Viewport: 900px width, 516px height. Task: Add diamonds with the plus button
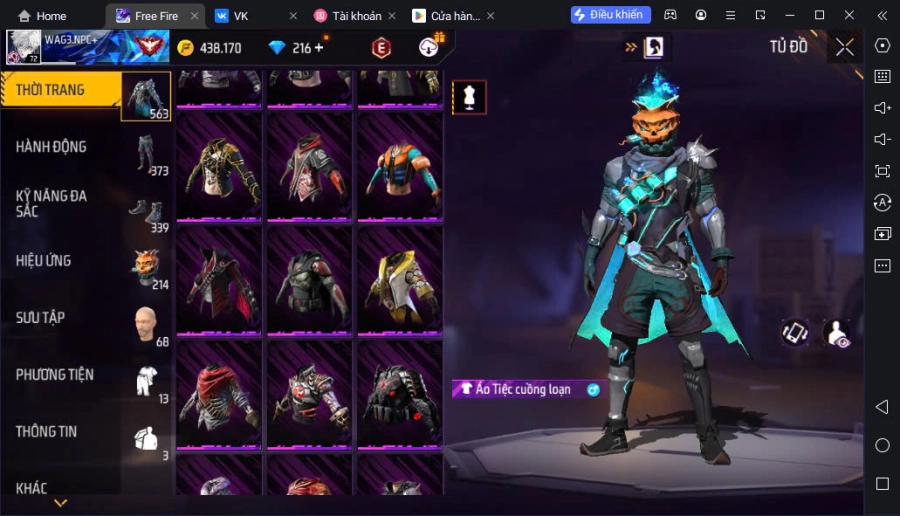click(x=319, y=48)
